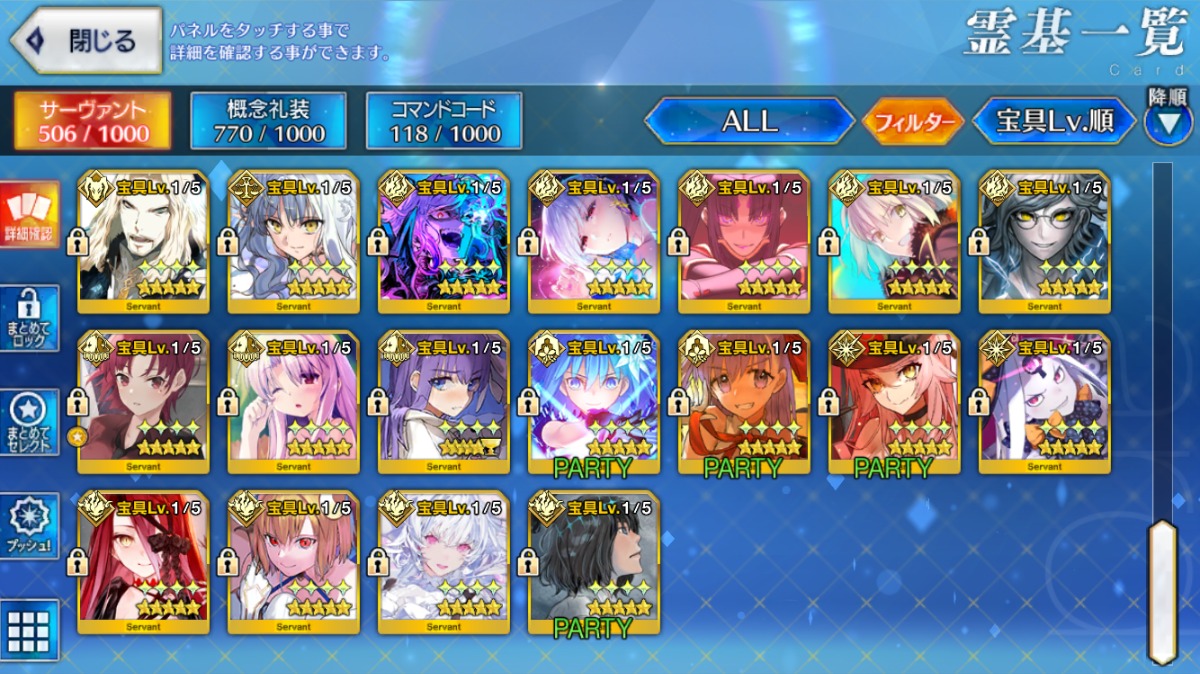Show the コマンドコード tab
The height and width of the screenshot is (674, 1200).
444,121
